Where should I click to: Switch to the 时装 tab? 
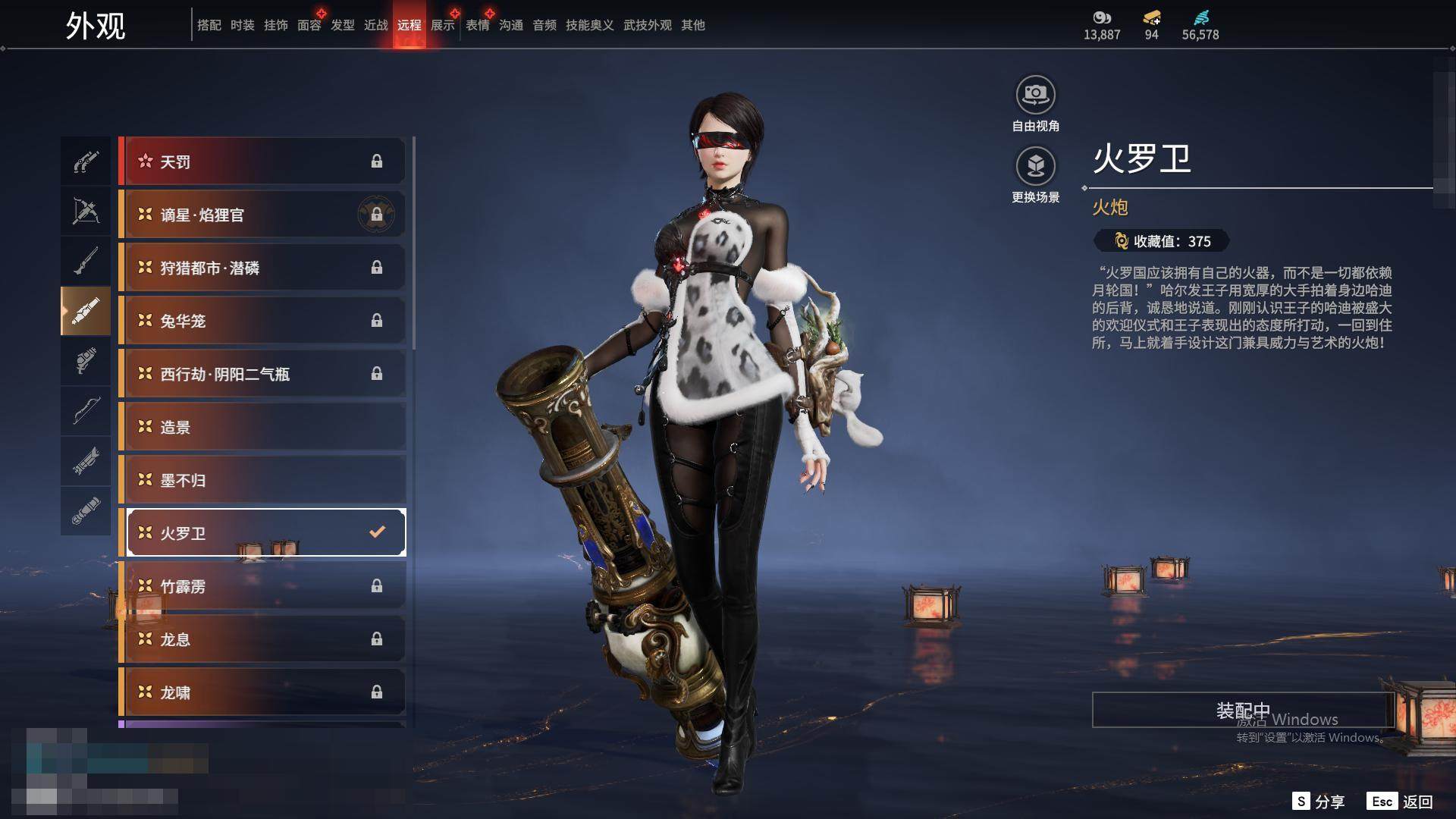click(243, 25)
